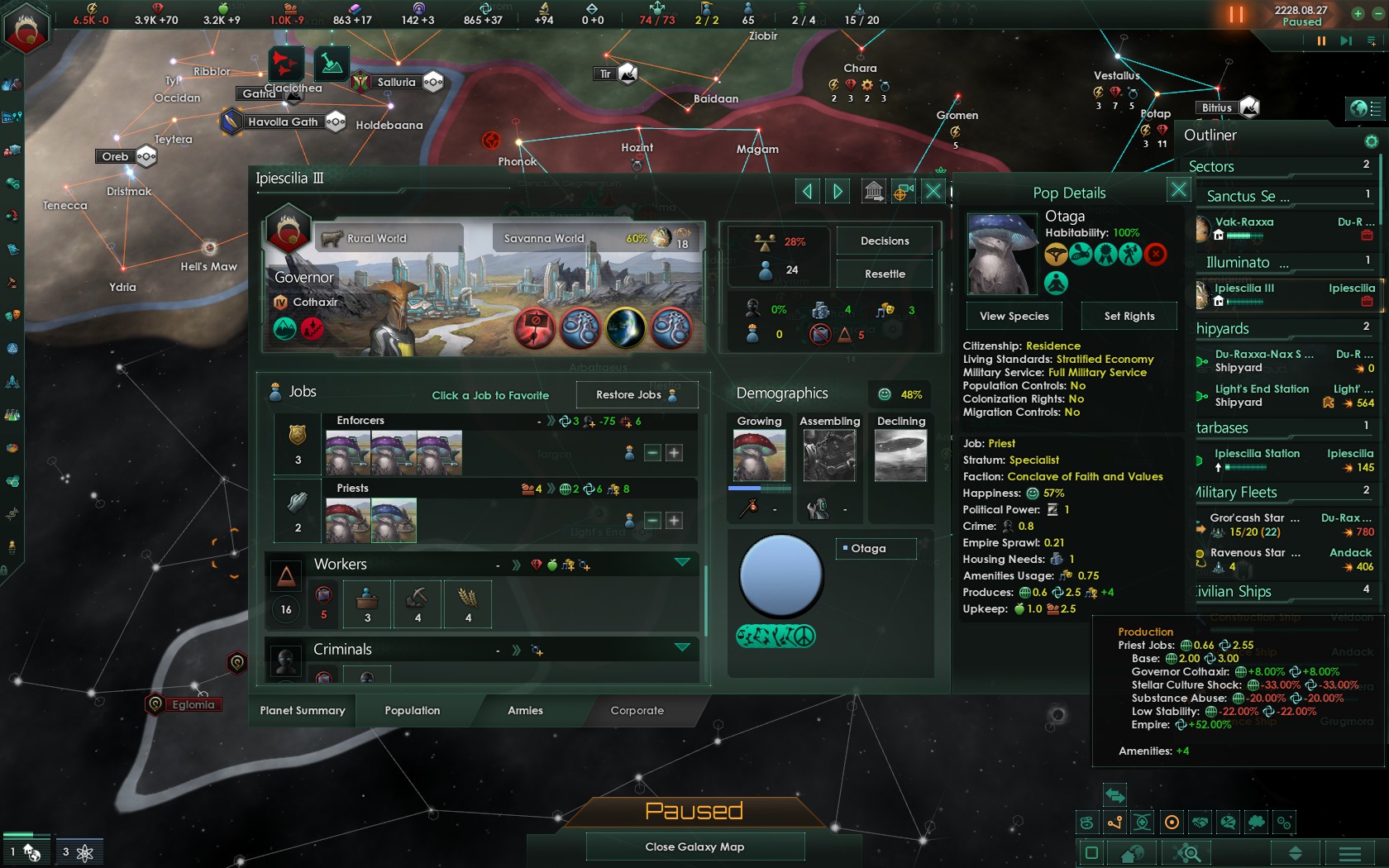Open the galaxy search magnifier icon
This screenshot has height=868, width=1389.
tap(1187, 853)
